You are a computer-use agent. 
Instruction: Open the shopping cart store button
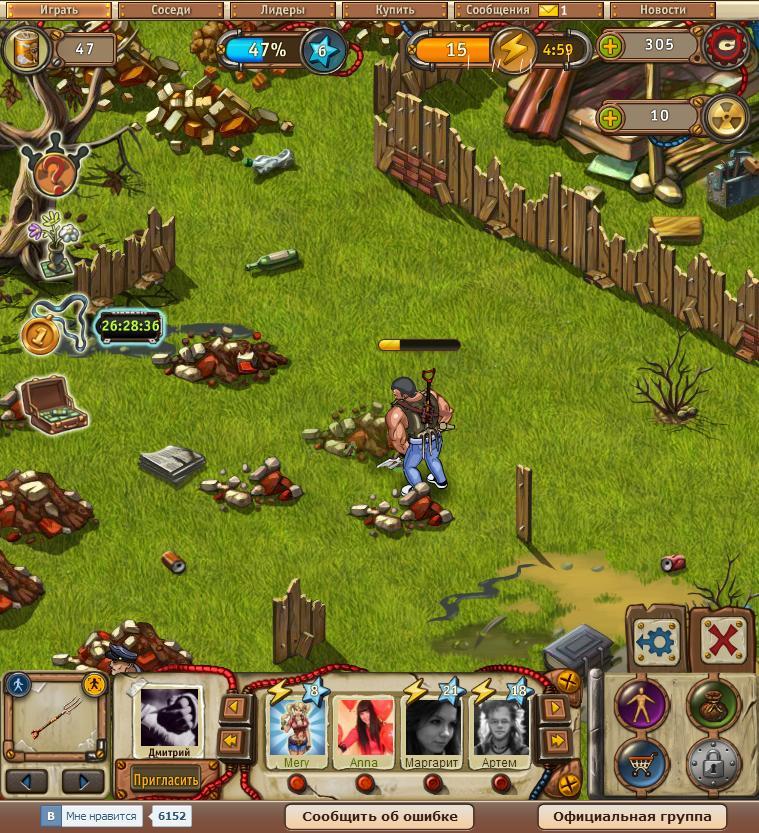pyautogui.click(x=642, y=767)
